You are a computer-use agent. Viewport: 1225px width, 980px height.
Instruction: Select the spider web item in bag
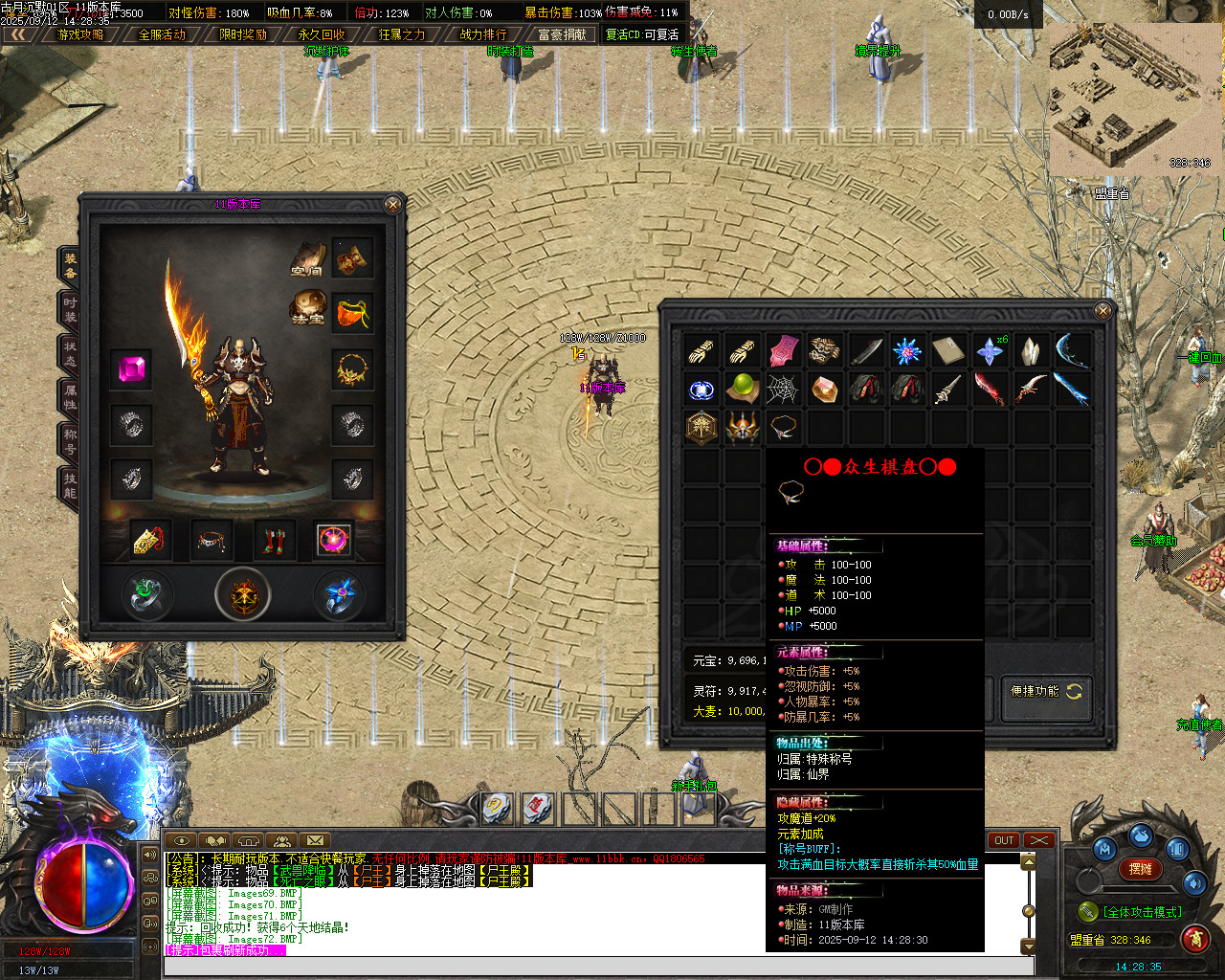click(x=783, y=390)
